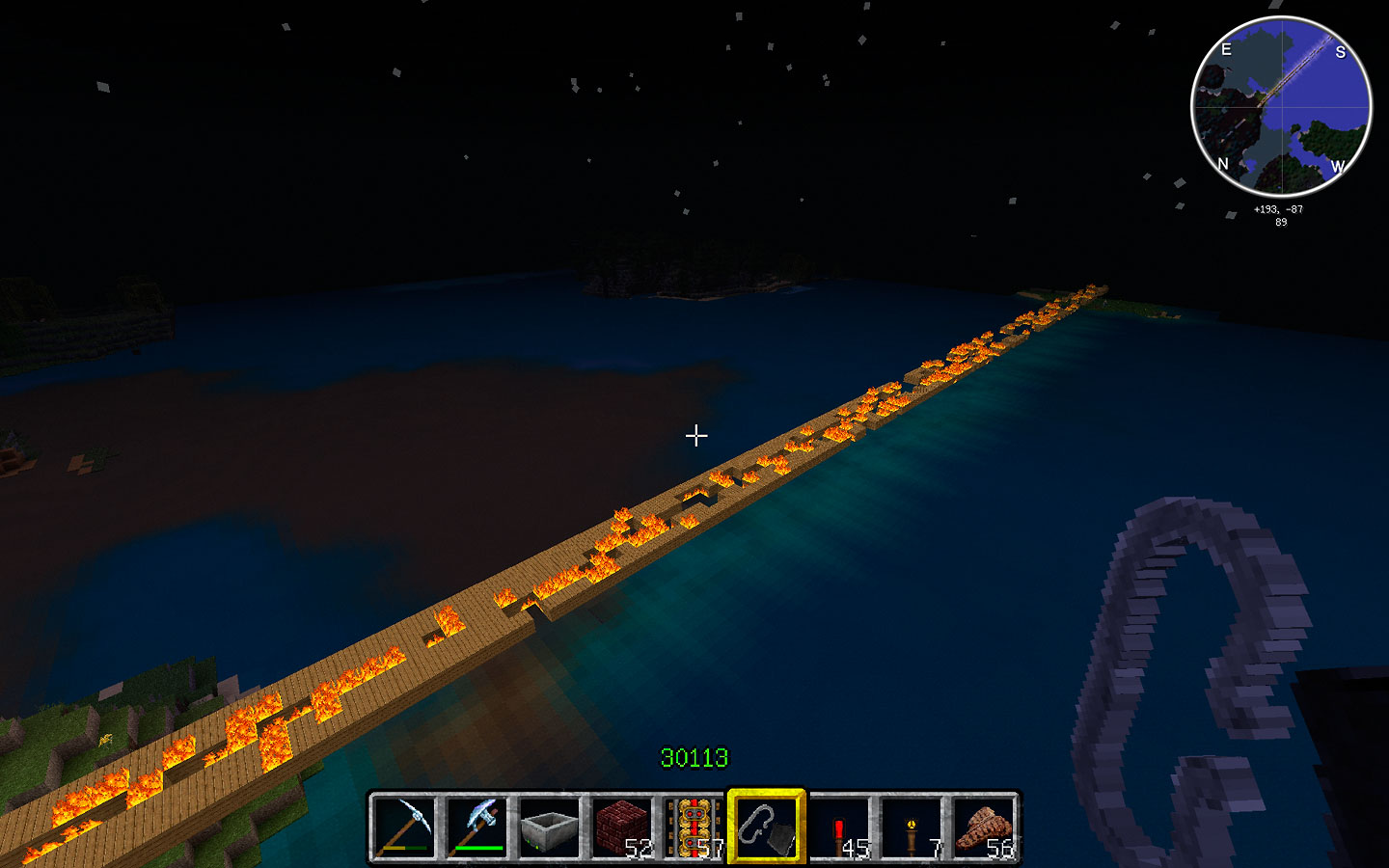This screenshot has width=1389, height=868.
Task: Select the flint and steel slot
Action: point(767,827)
